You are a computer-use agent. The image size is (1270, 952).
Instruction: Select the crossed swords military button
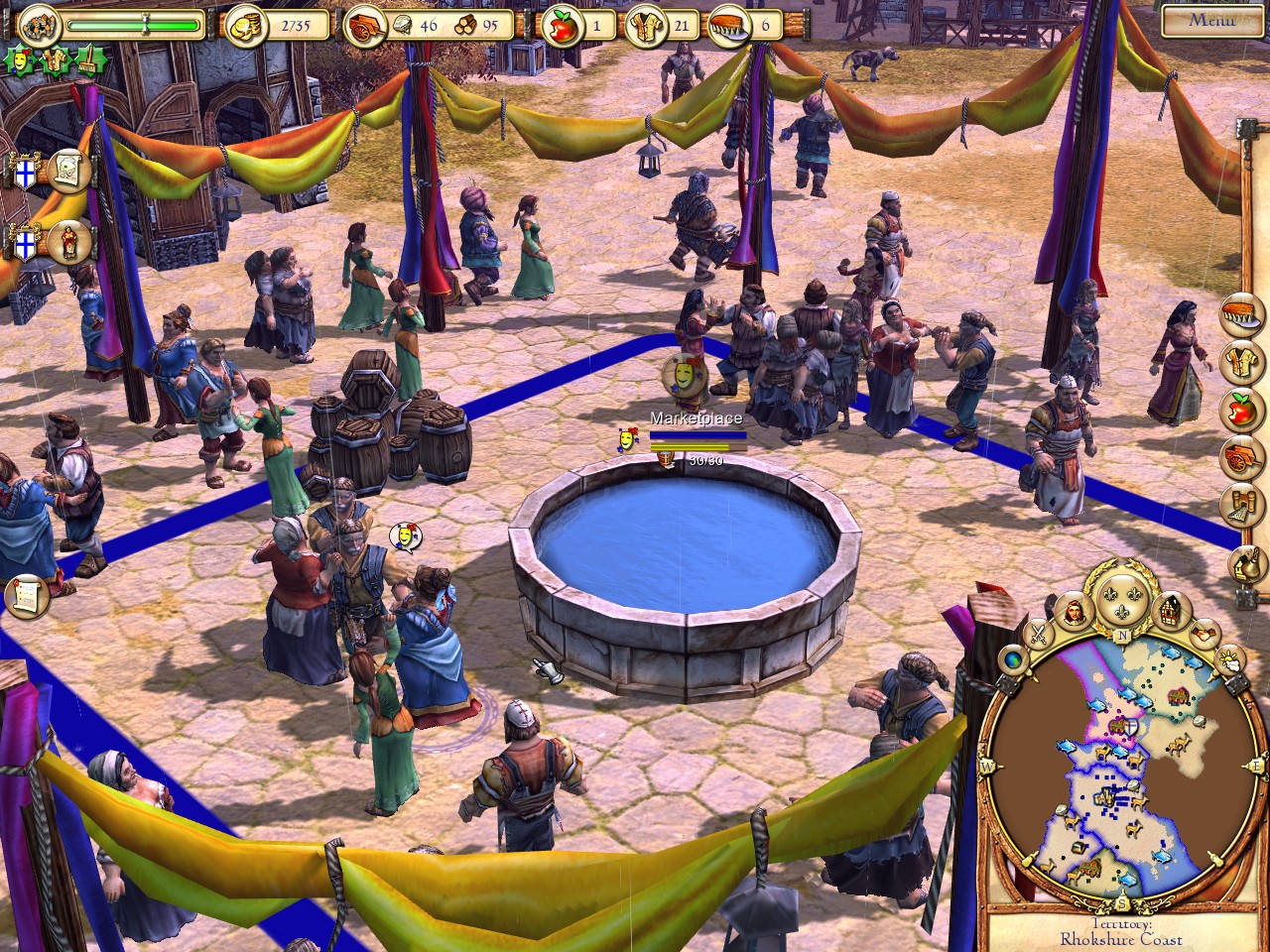click(1038, 634)
